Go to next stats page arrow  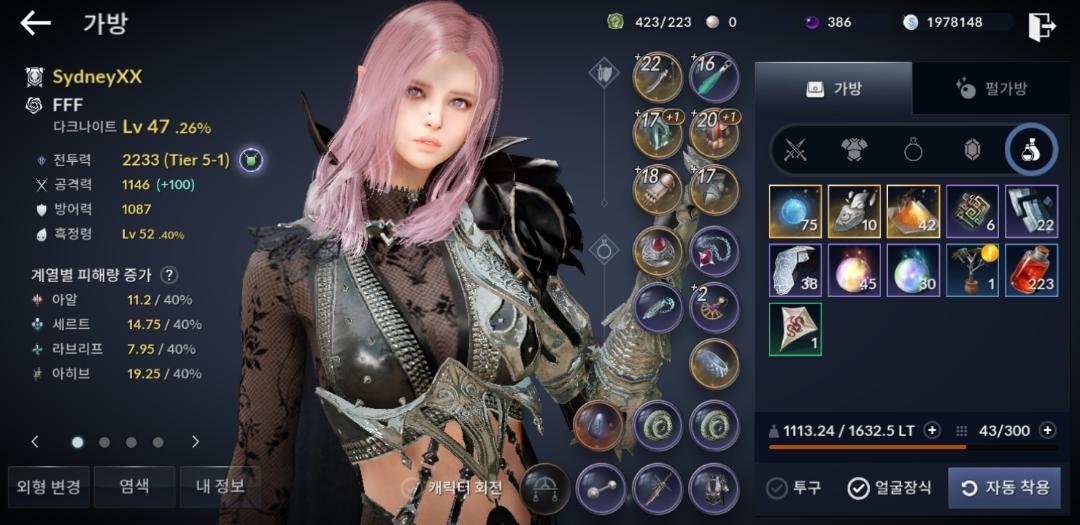[195, 441]
